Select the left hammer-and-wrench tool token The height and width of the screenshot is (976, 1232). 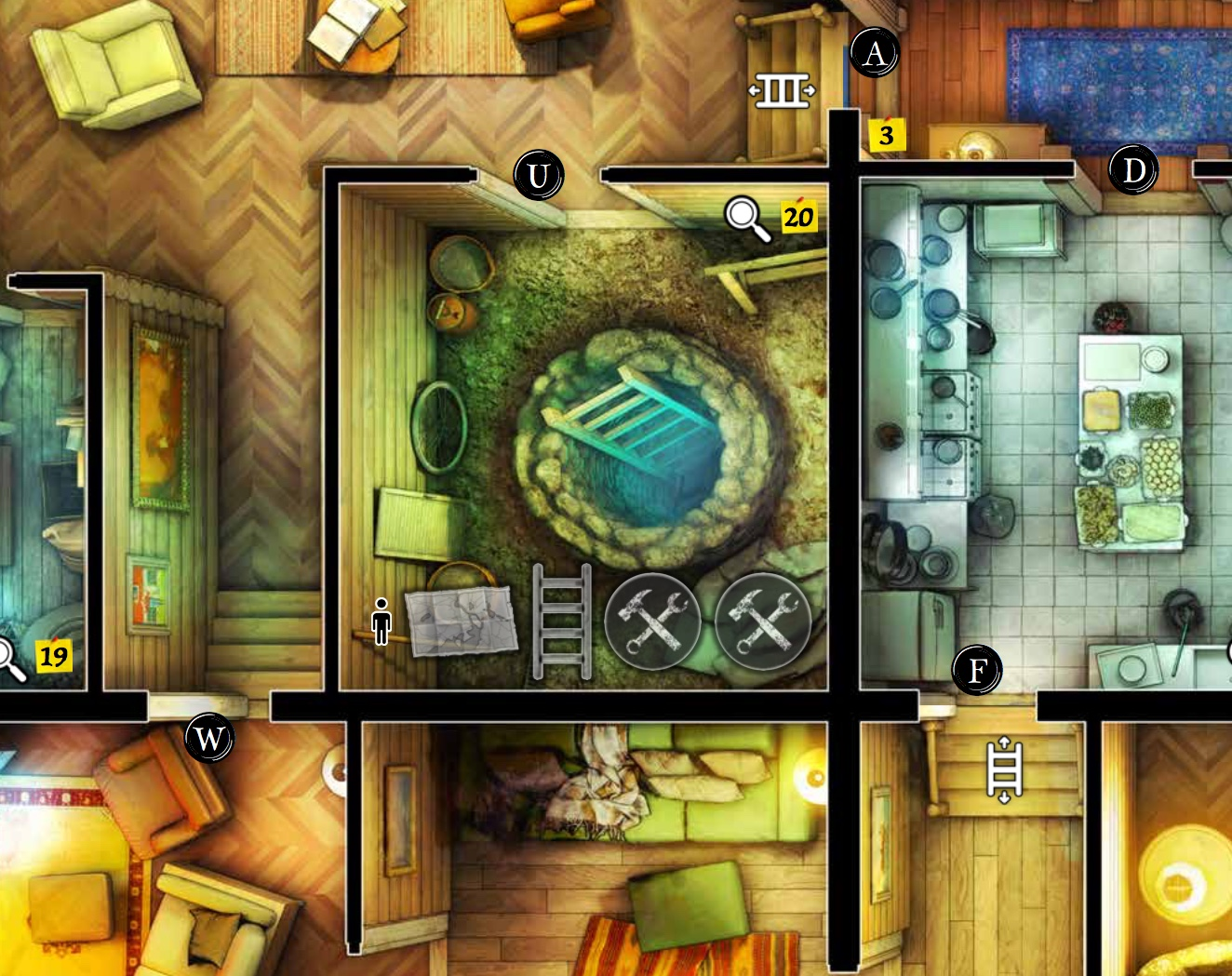point(653,622)
